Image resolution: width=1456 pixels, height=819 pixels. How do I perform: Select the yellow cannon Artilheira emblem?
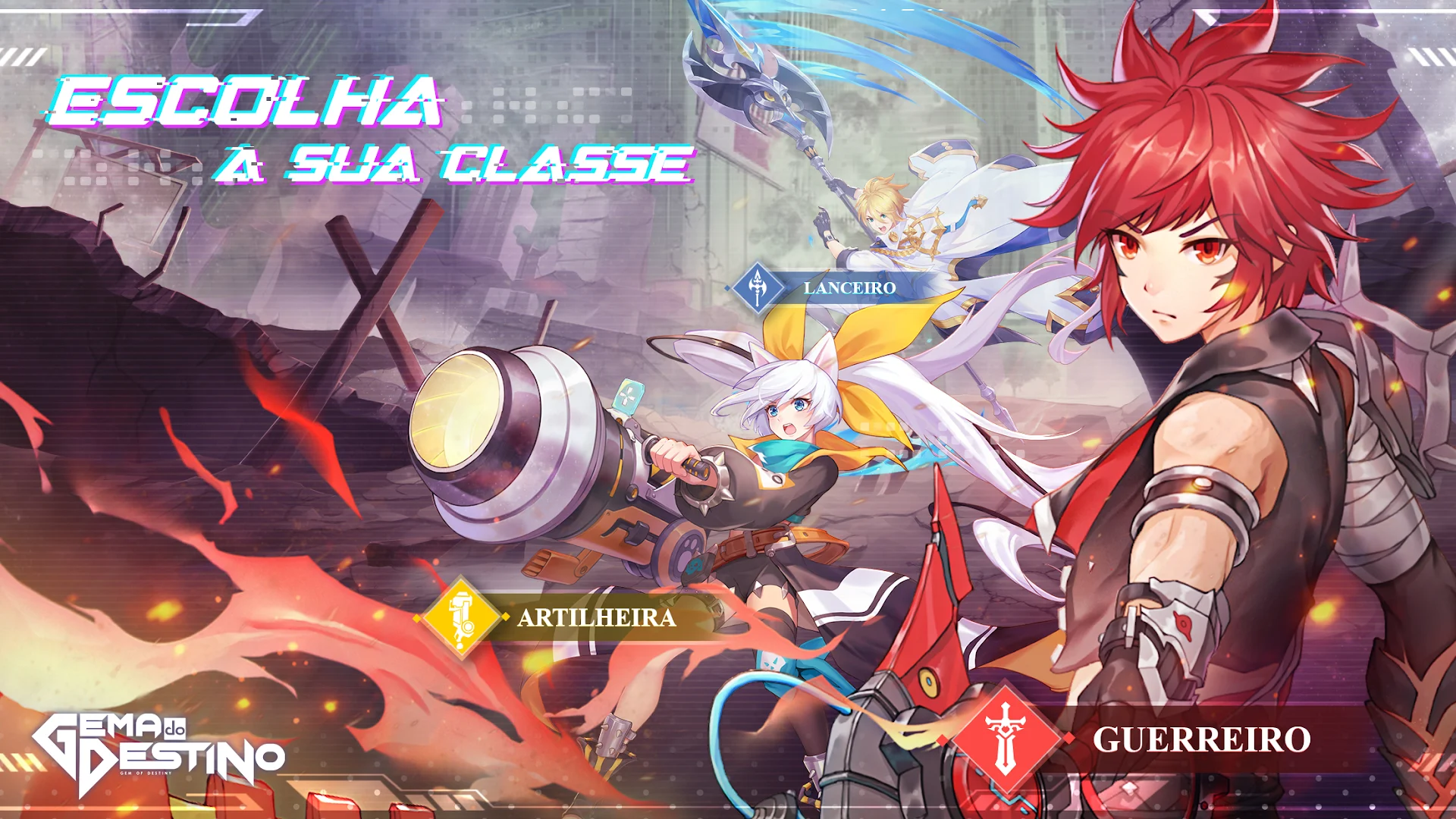(460, 617)
